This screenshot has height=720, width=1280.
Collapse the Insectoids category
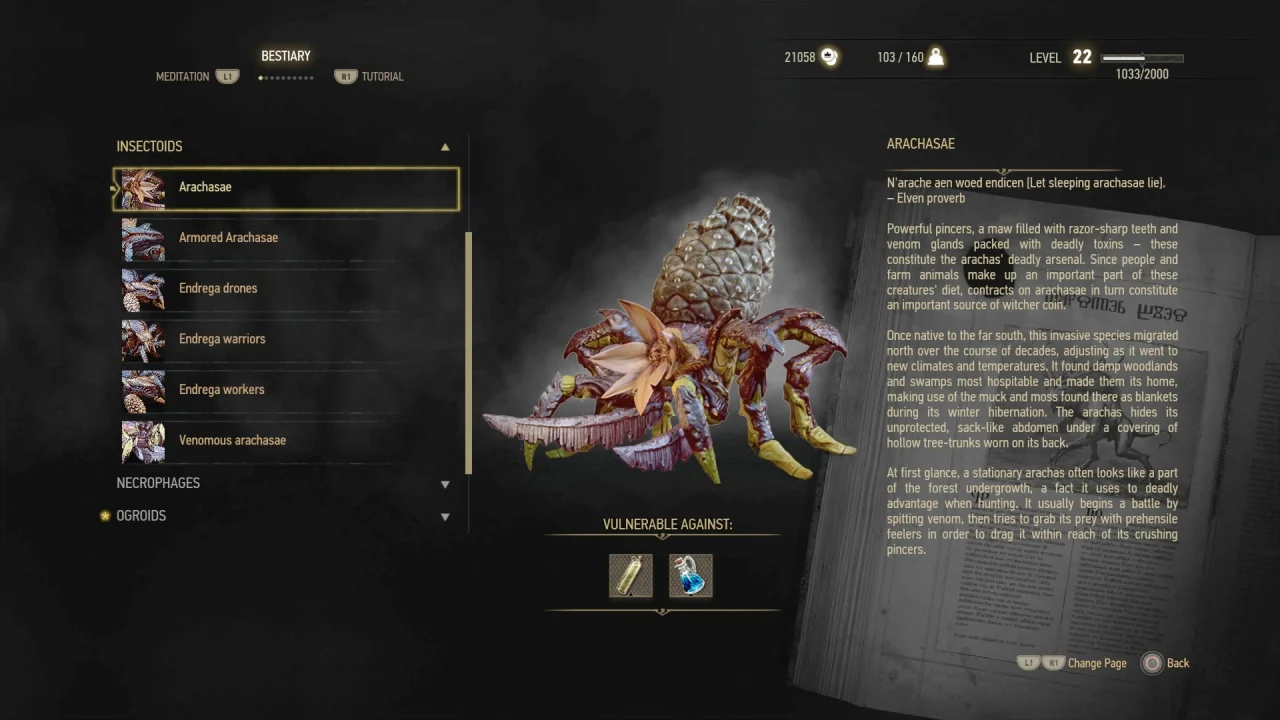445,147
